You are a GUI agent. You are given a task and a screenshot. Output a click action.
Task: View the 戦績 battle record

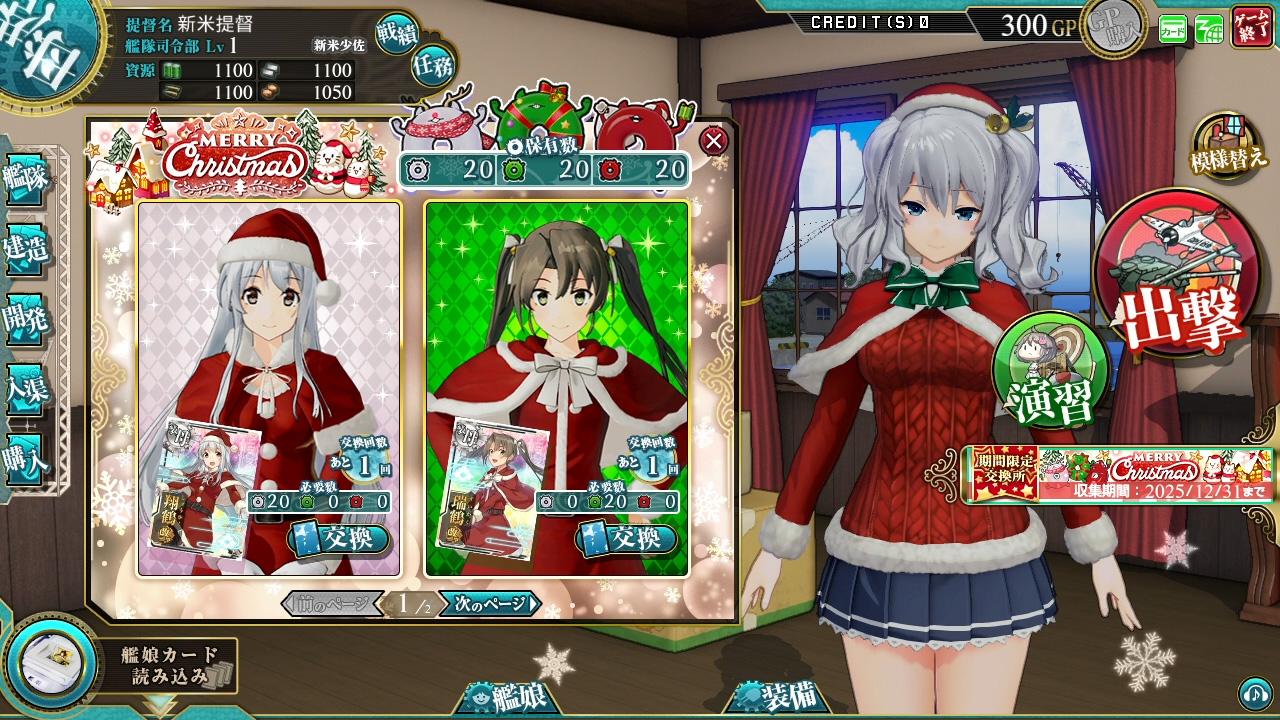click(397, 33)
